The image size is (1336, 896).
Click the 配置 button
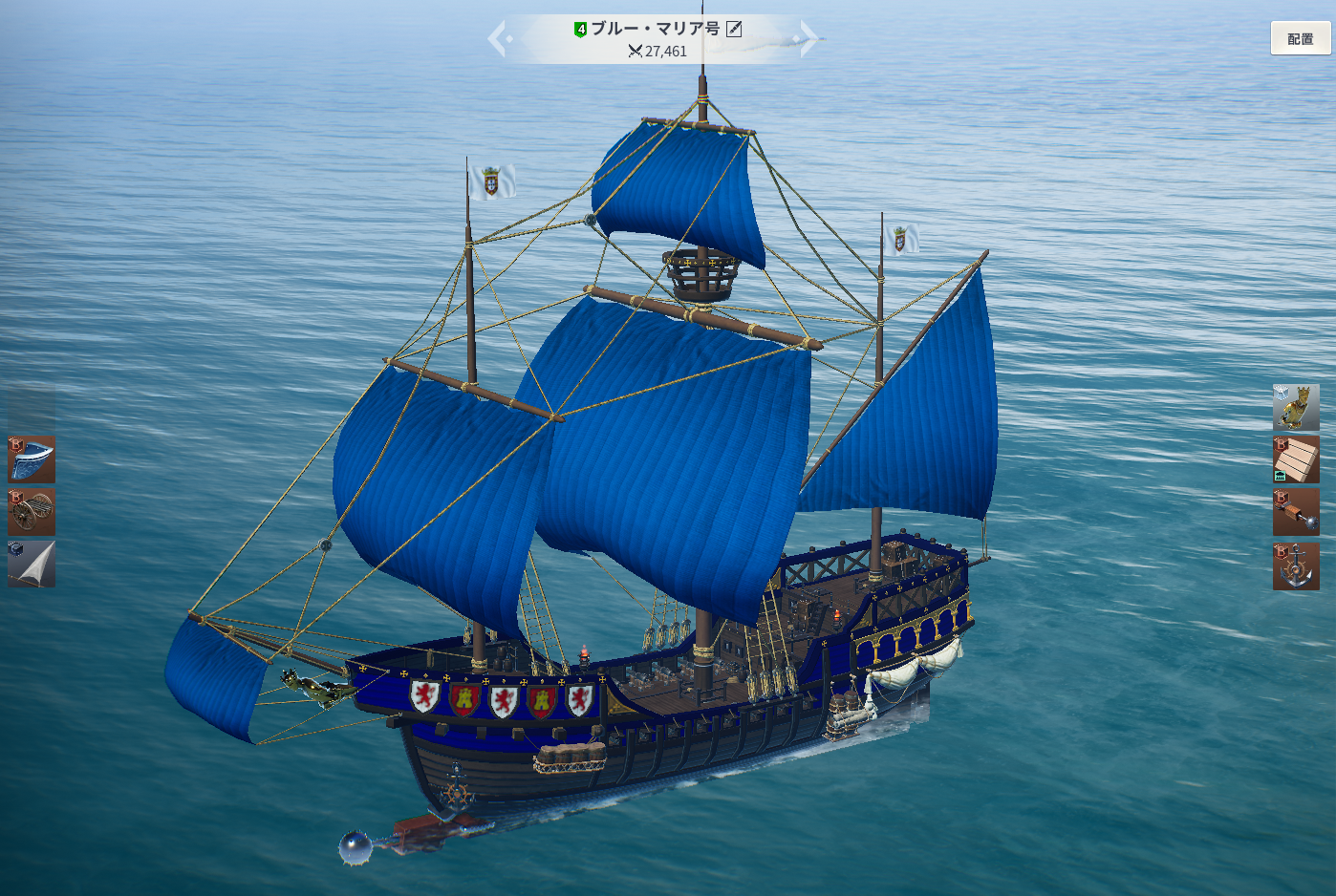(x=1300, y=39)
